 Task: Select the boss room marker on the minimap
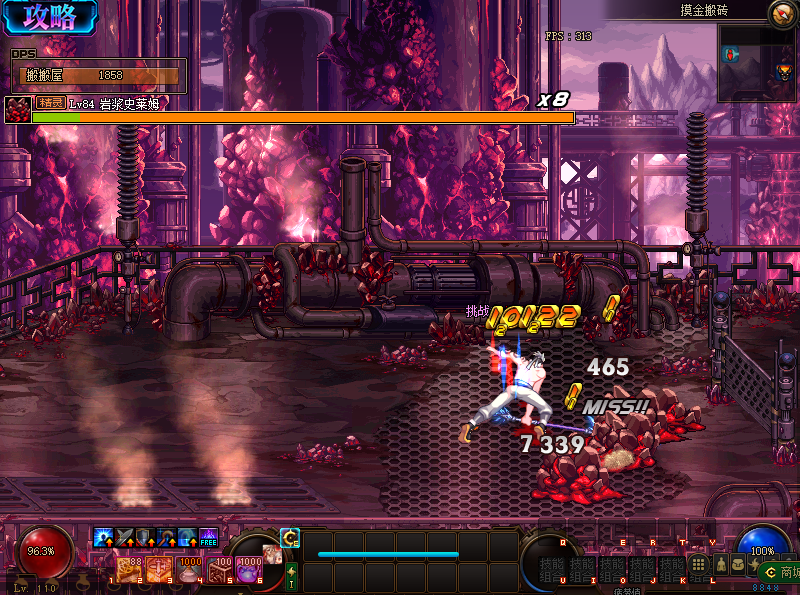coord(783,72)
